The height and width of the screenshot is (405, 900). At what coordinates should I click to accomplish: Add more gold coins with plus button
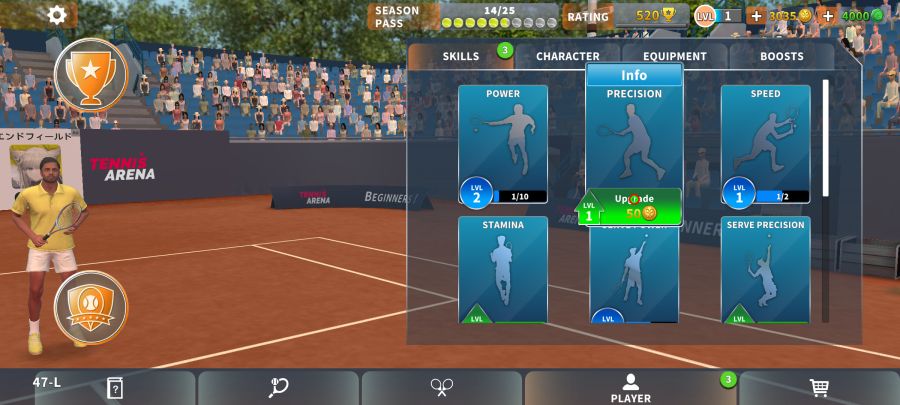point(756,16)
